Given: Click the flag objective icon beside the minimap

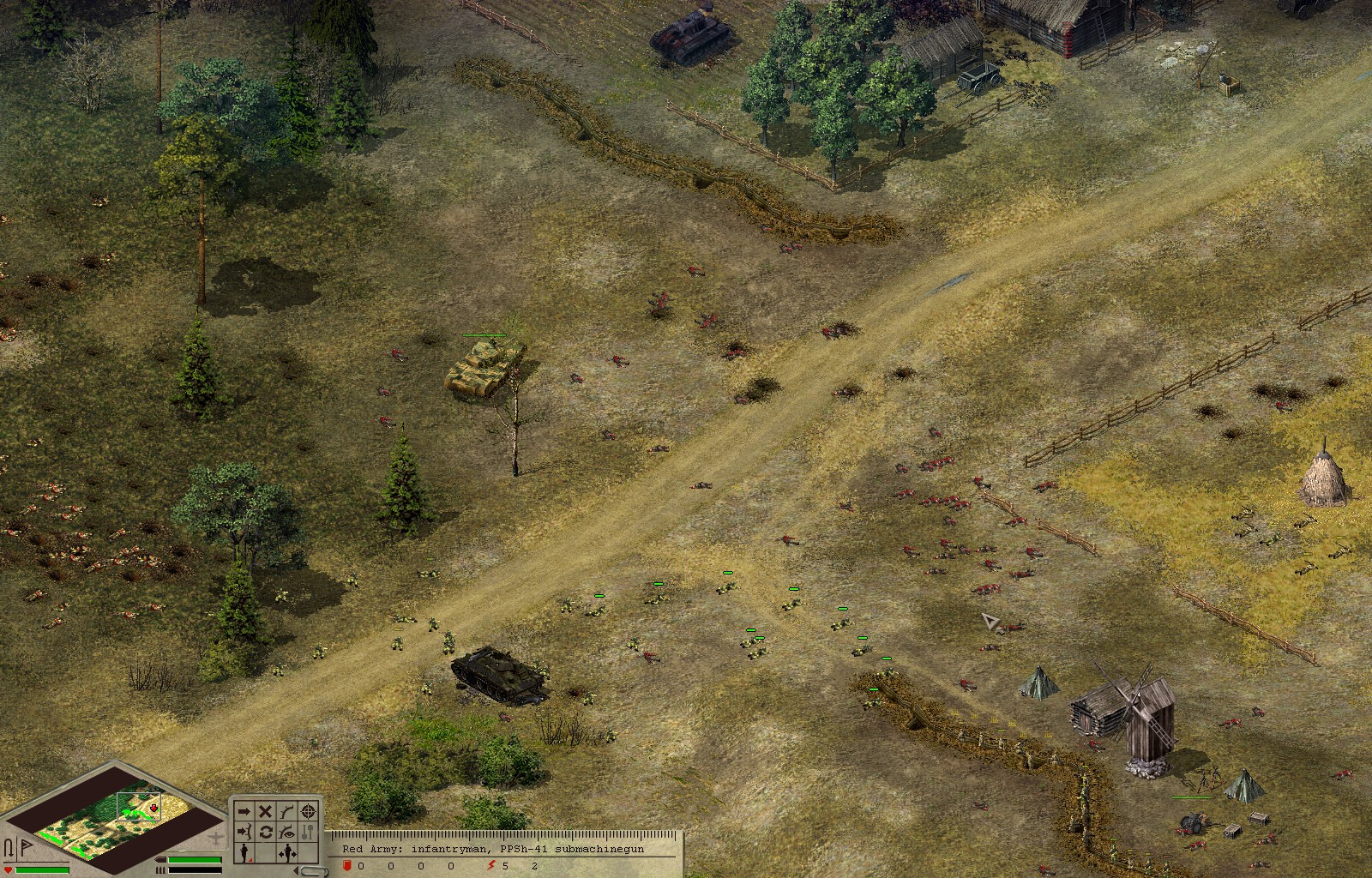Looking at the screenshot, I should click(x=26, y=845).
